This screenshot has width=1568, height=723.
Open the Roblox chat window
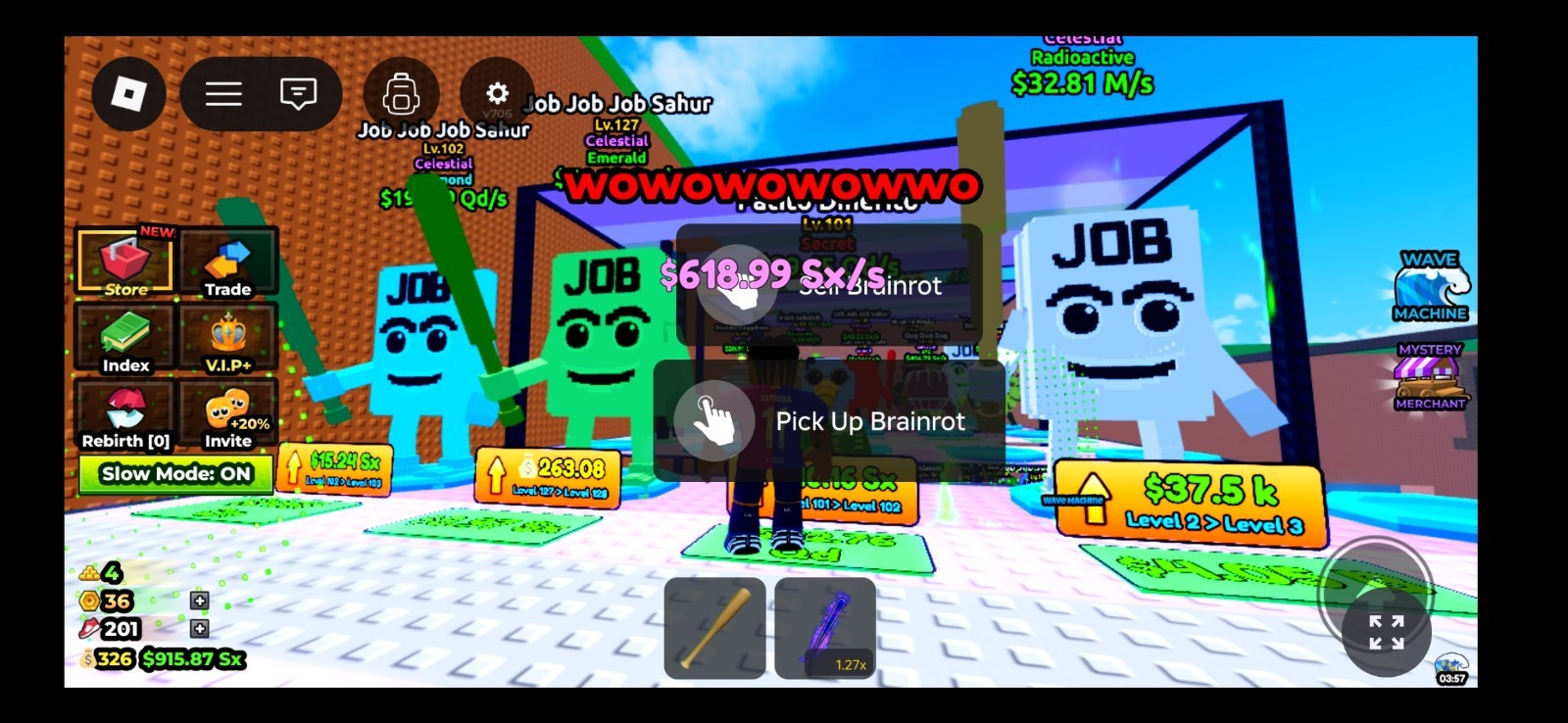[296, 93]
